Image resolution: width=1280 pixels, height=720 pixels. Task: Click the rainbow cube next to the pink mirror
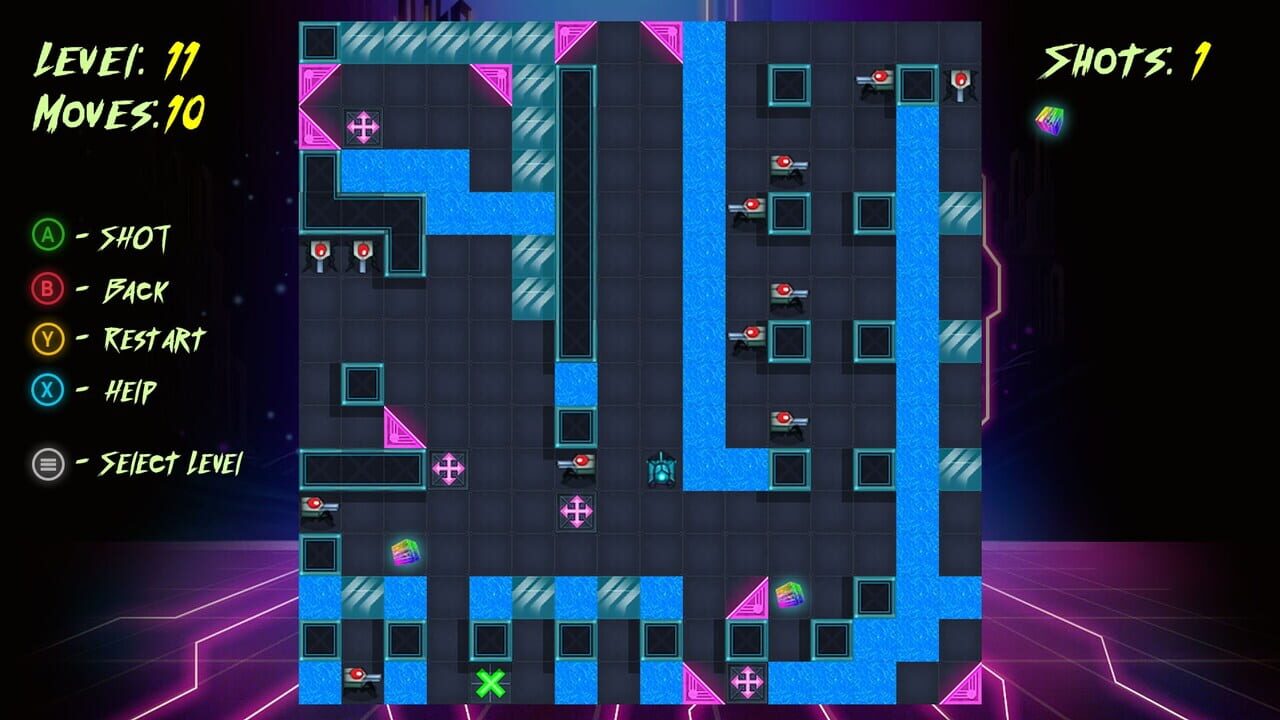click(789, 594)
